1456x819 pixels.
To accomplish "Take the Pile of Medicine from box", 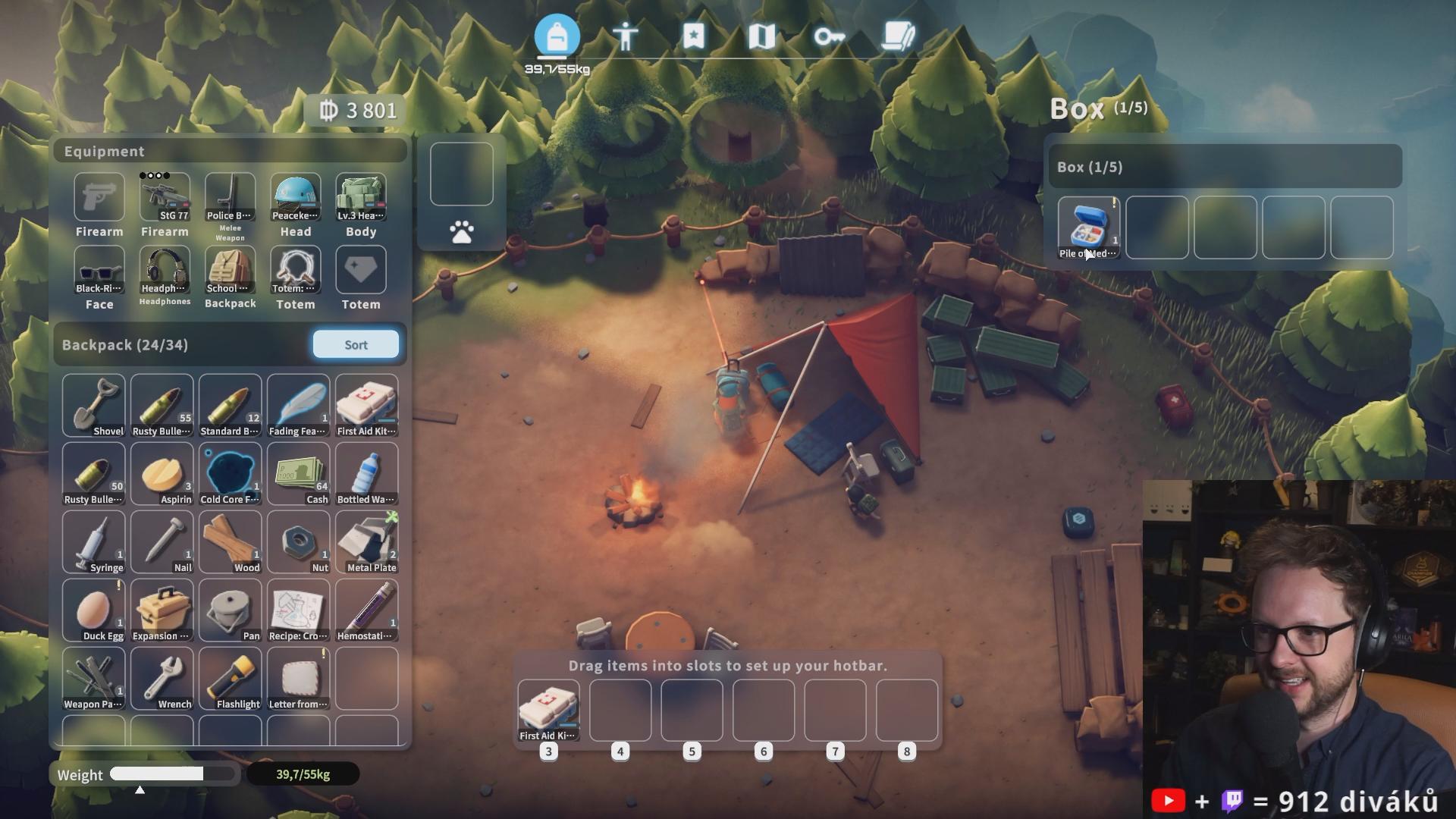I will point(1088,227).
